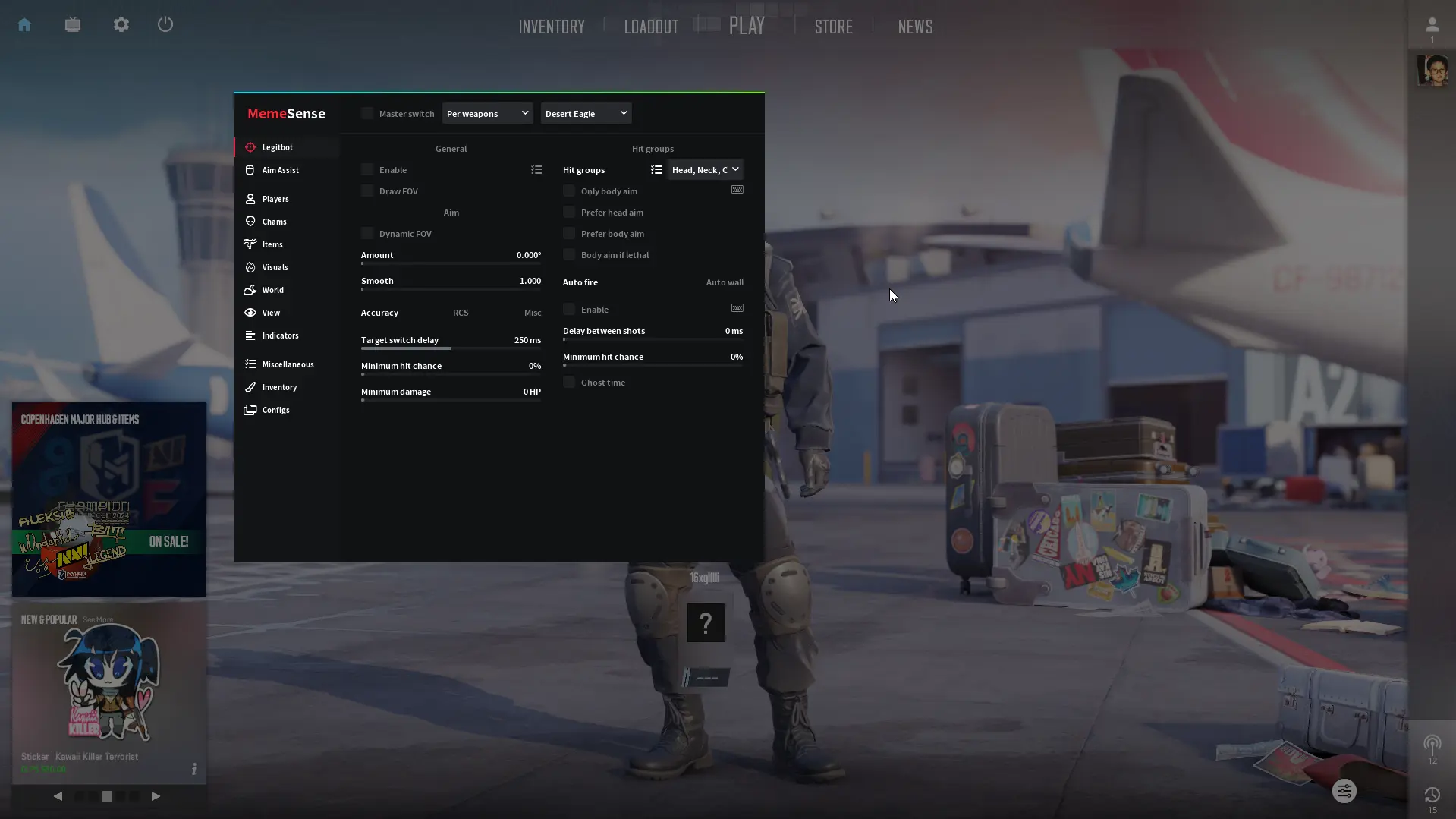The width and height of the screenshot is (1456, 819).
Task: Toggle the Master switch checkbox
Action: 368,114
